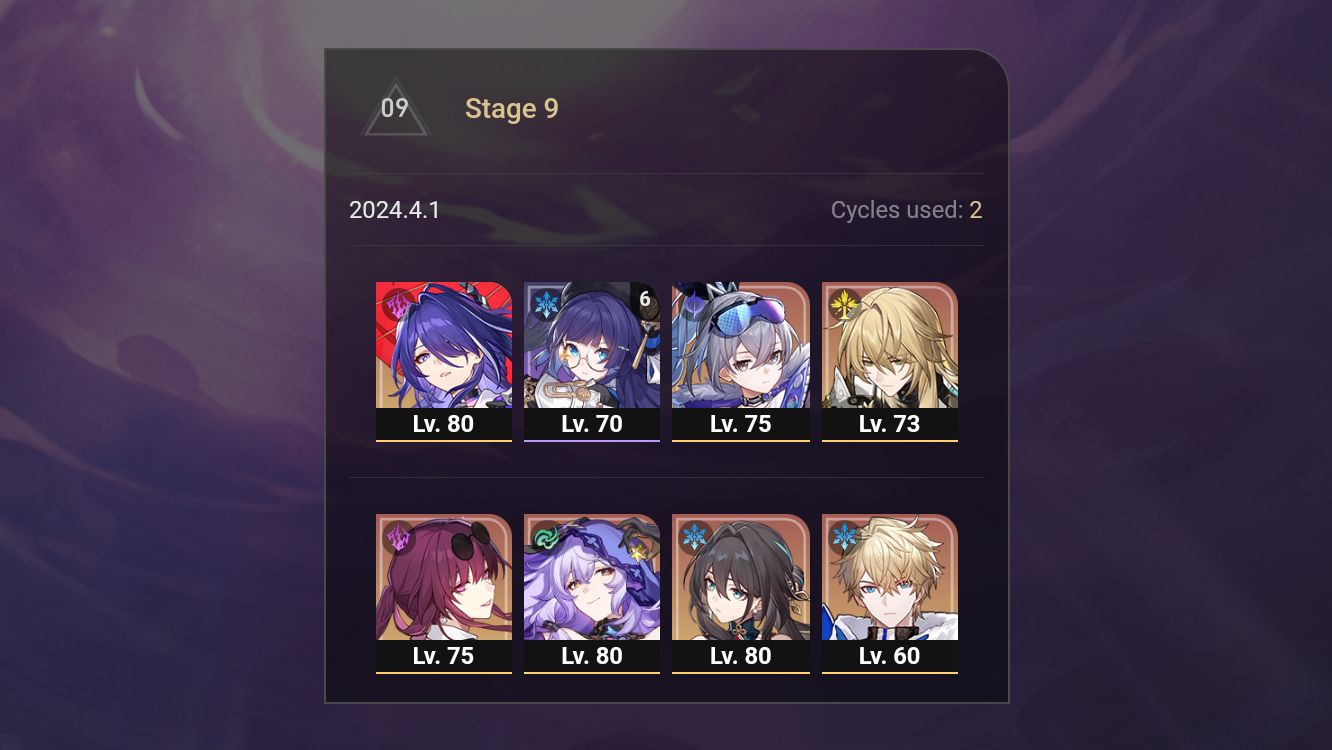1332x750 pixels.
Task: Click the Cycles used value
Action: click(976, 210)
